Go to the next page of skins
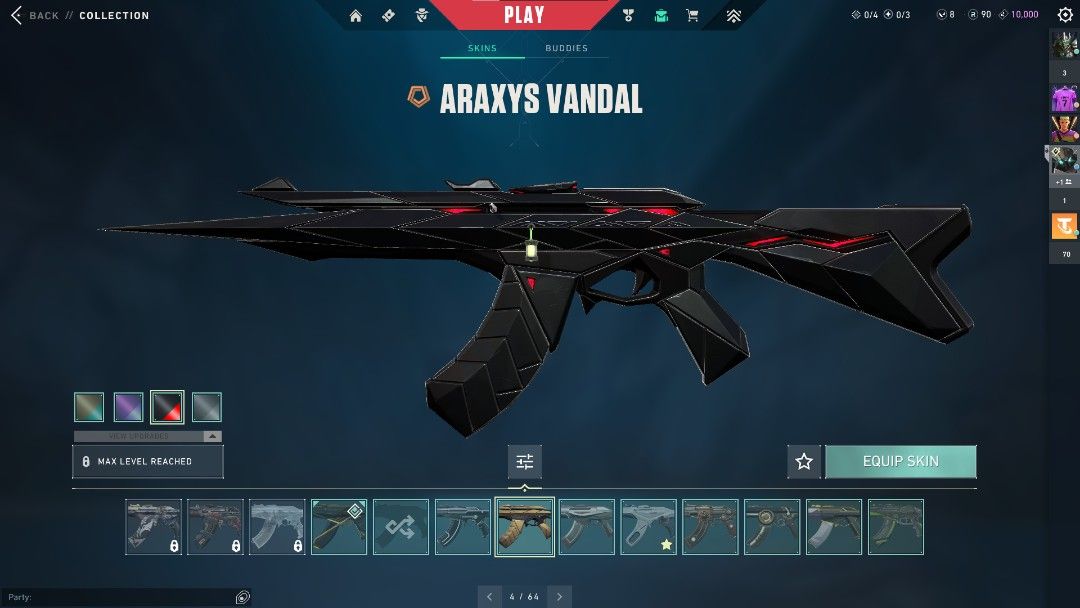The height and width of the screenshot is (608, 1080). pos(560,597)
